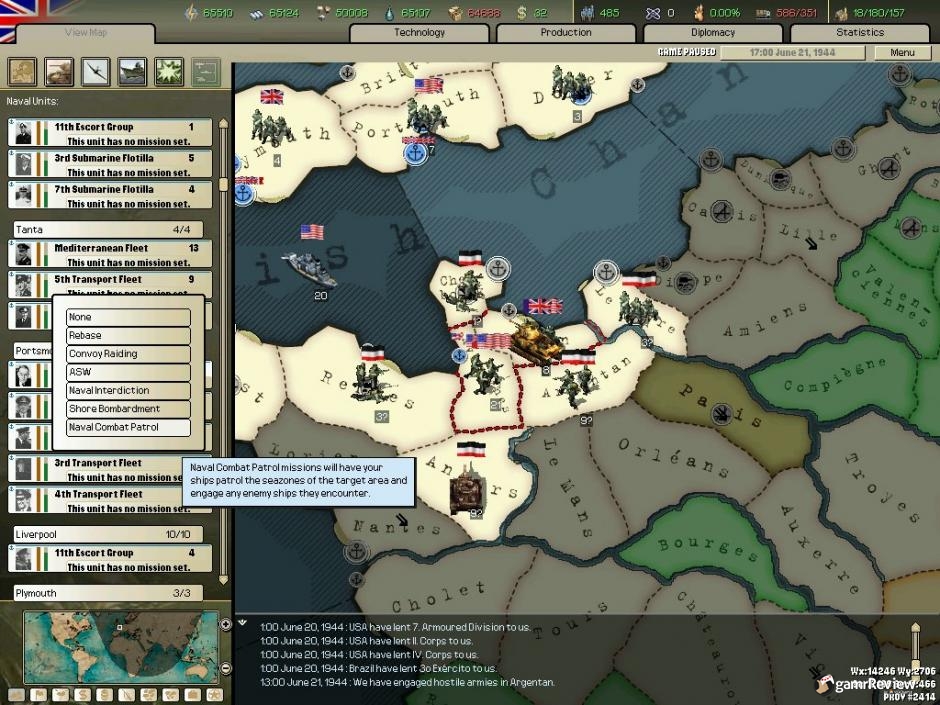940x705 pixels.
Task: Switch to the Production tab
Action: (566, 32)
